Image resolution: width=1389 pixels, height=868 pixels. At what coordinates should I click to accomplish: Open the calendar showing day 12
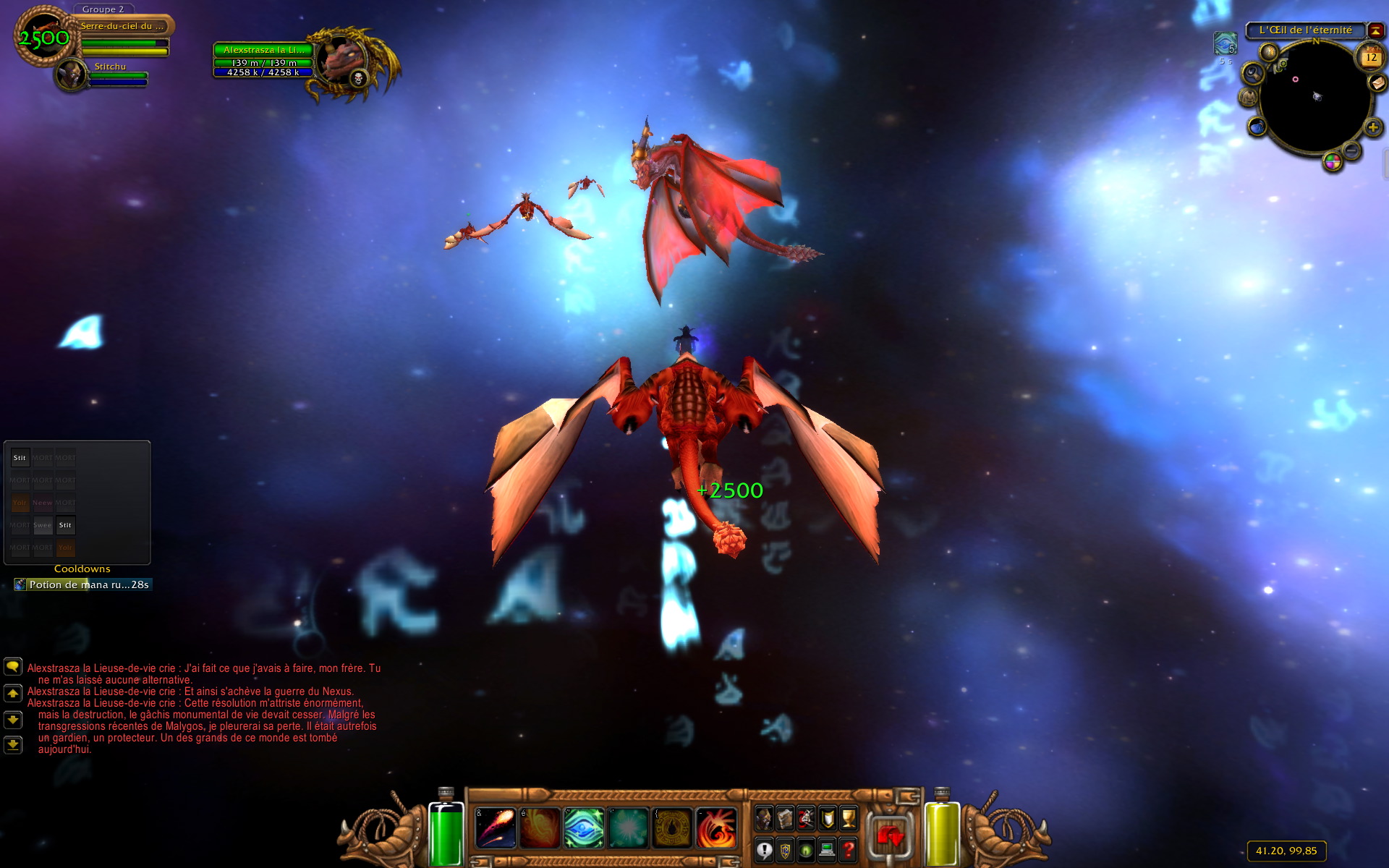click(1371, 56)
